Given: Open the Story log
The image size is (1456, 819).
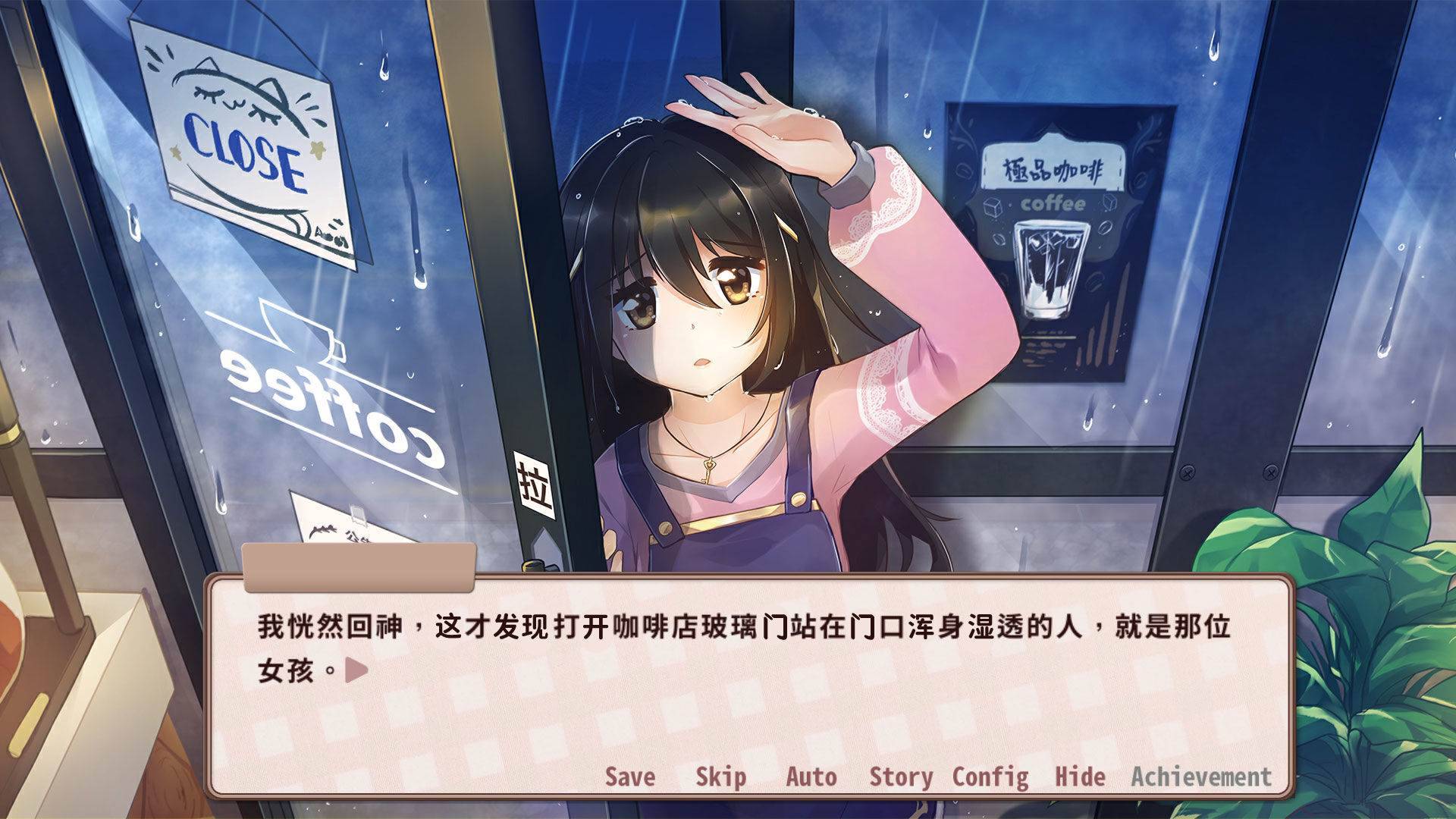Looking at the screenshot, I should (x=902, y=777).
